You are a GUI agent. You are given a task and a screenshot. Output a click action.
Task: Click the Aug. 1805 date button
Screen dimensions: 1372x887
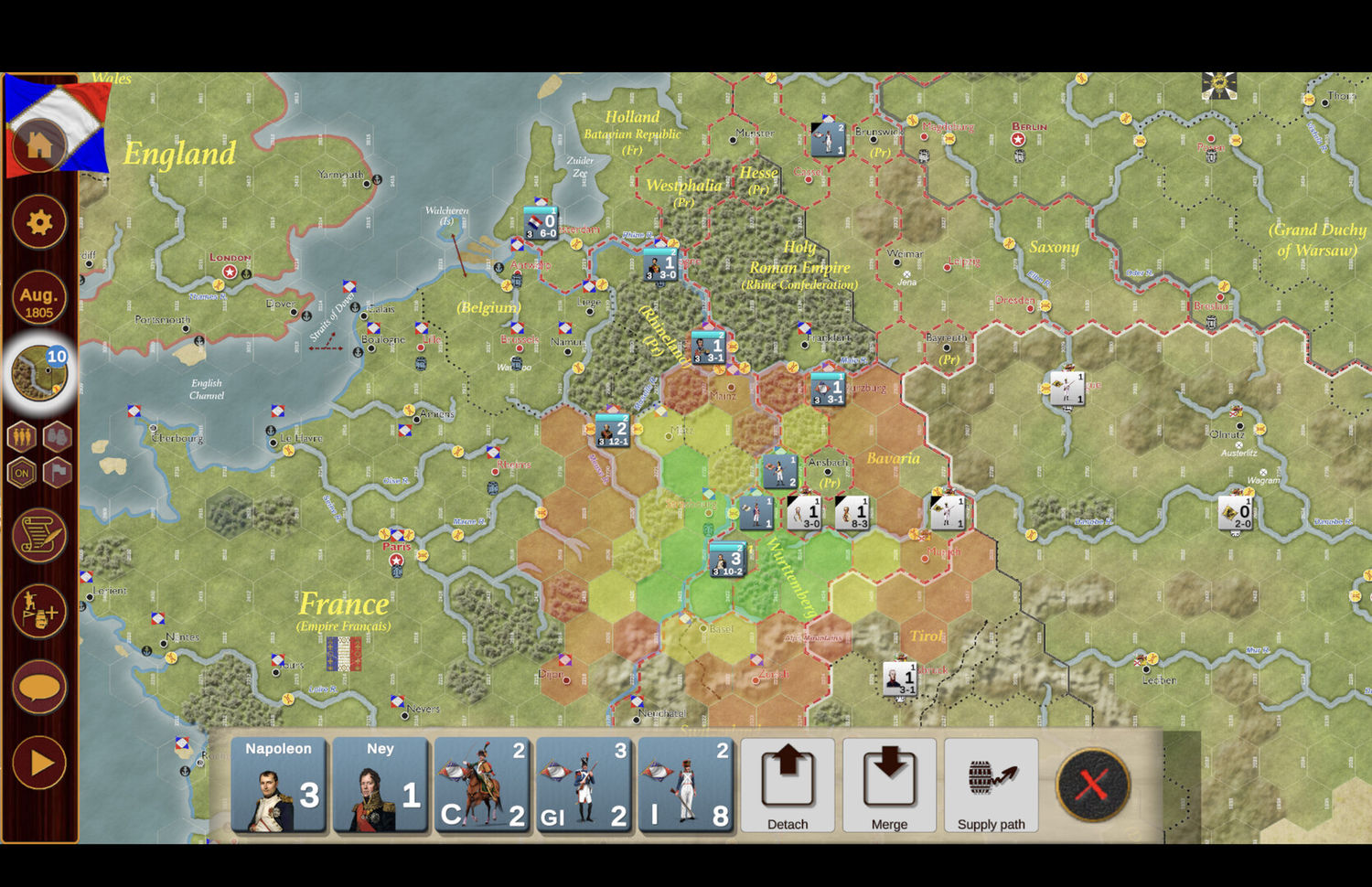[x=38, y=299]
